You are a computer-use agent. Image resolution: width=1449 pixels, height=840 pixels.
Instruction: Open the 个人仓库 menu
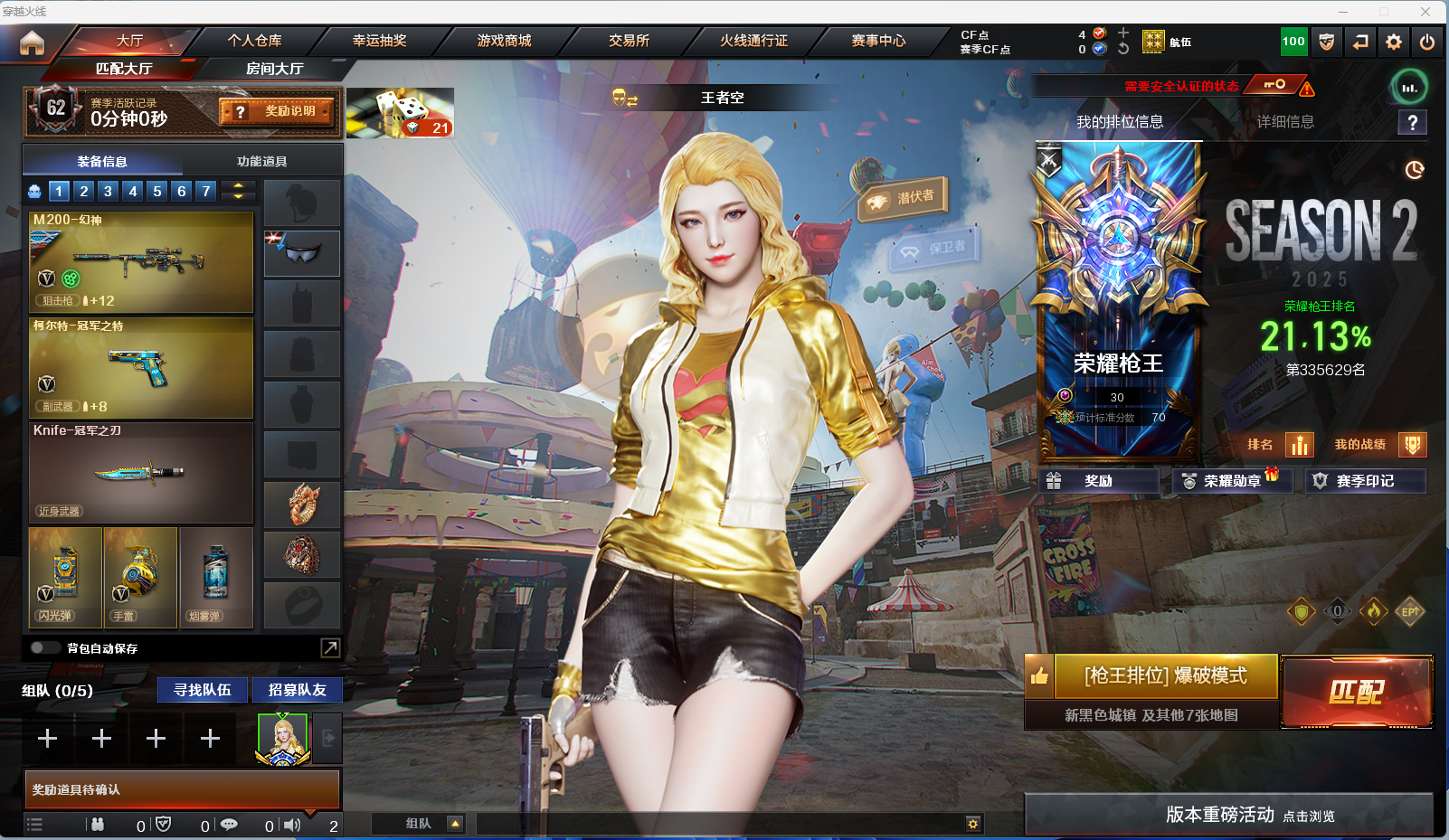254,41
